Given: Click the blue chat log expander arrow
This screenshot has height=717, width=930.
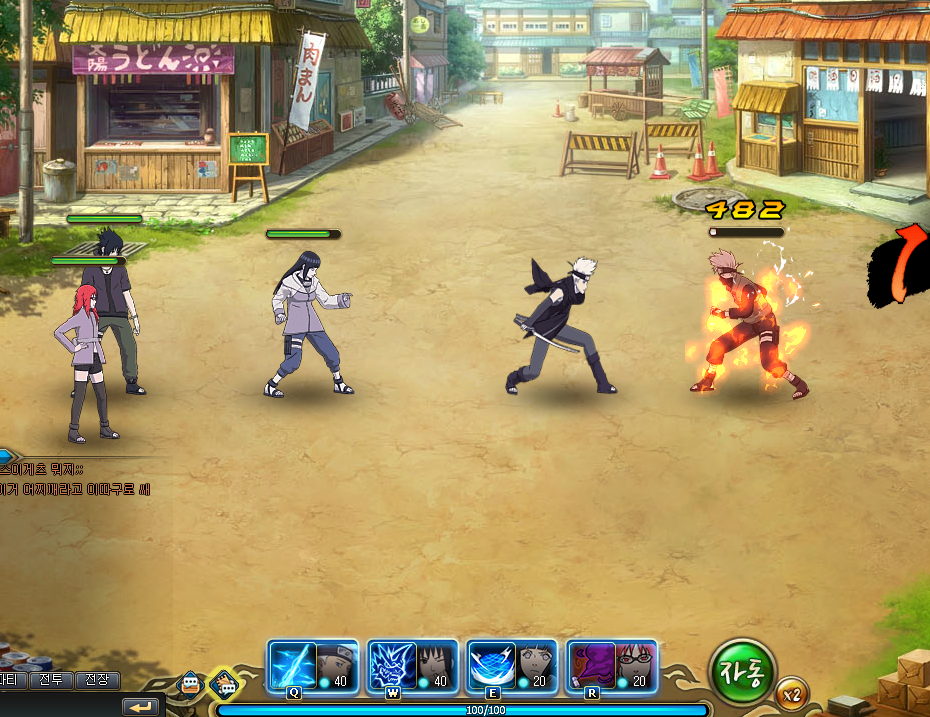Looking at the screenshot, I should 6,457.
